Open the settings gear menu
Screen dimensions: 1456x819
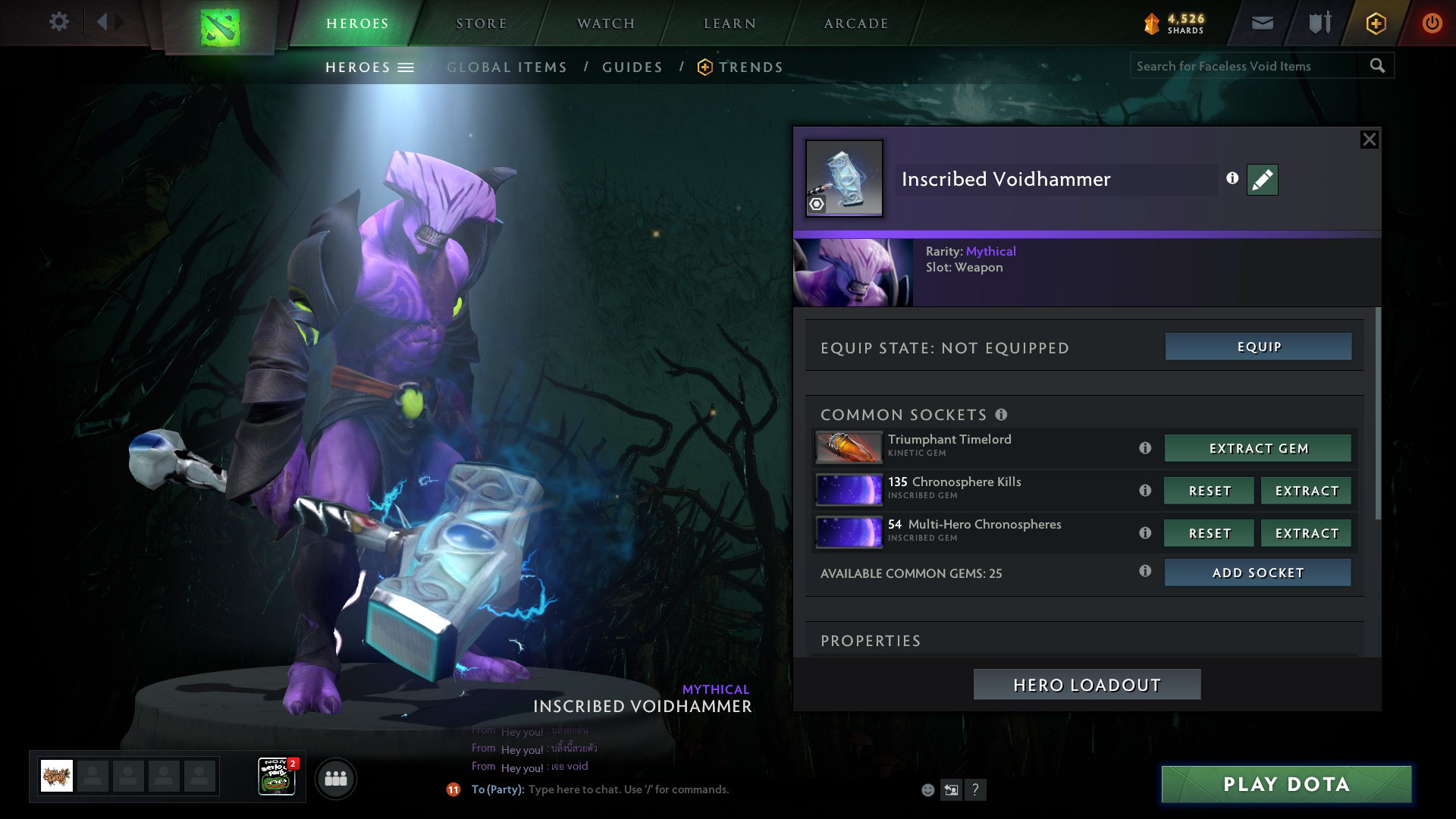pos(59,22)
